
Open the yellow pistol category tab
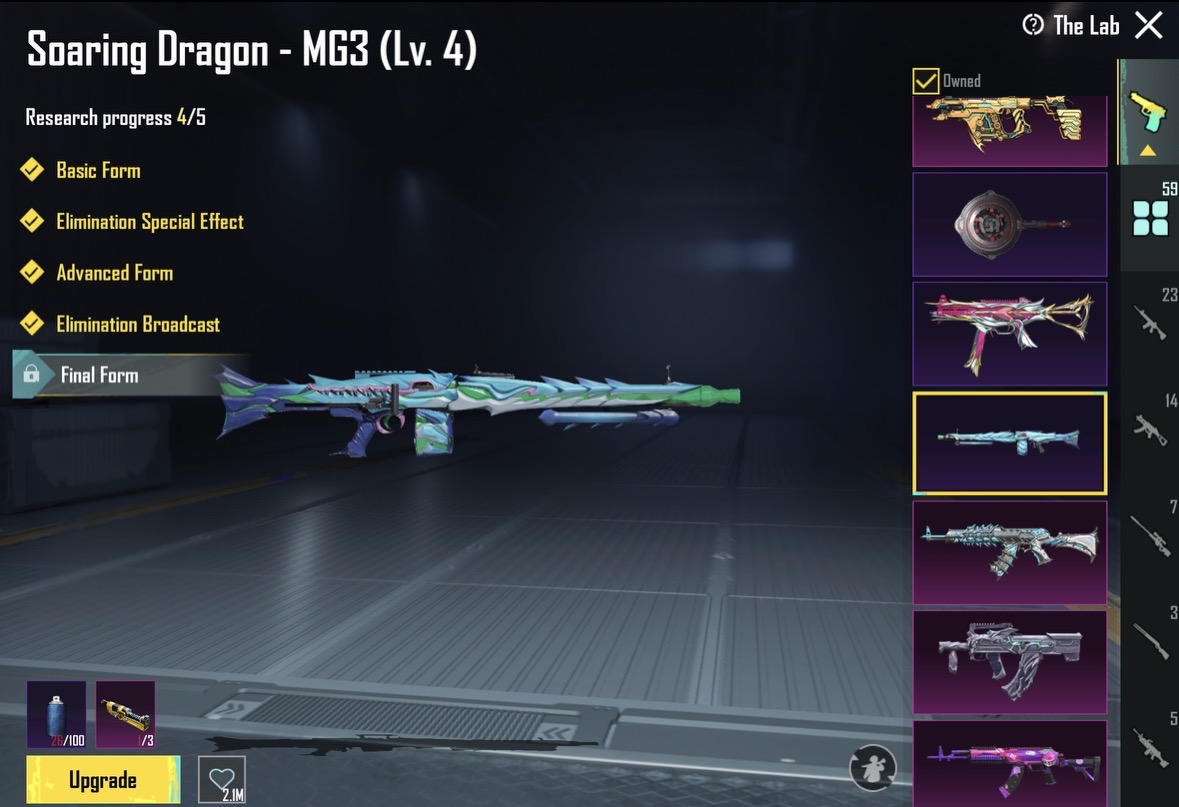click(1149, 112)
